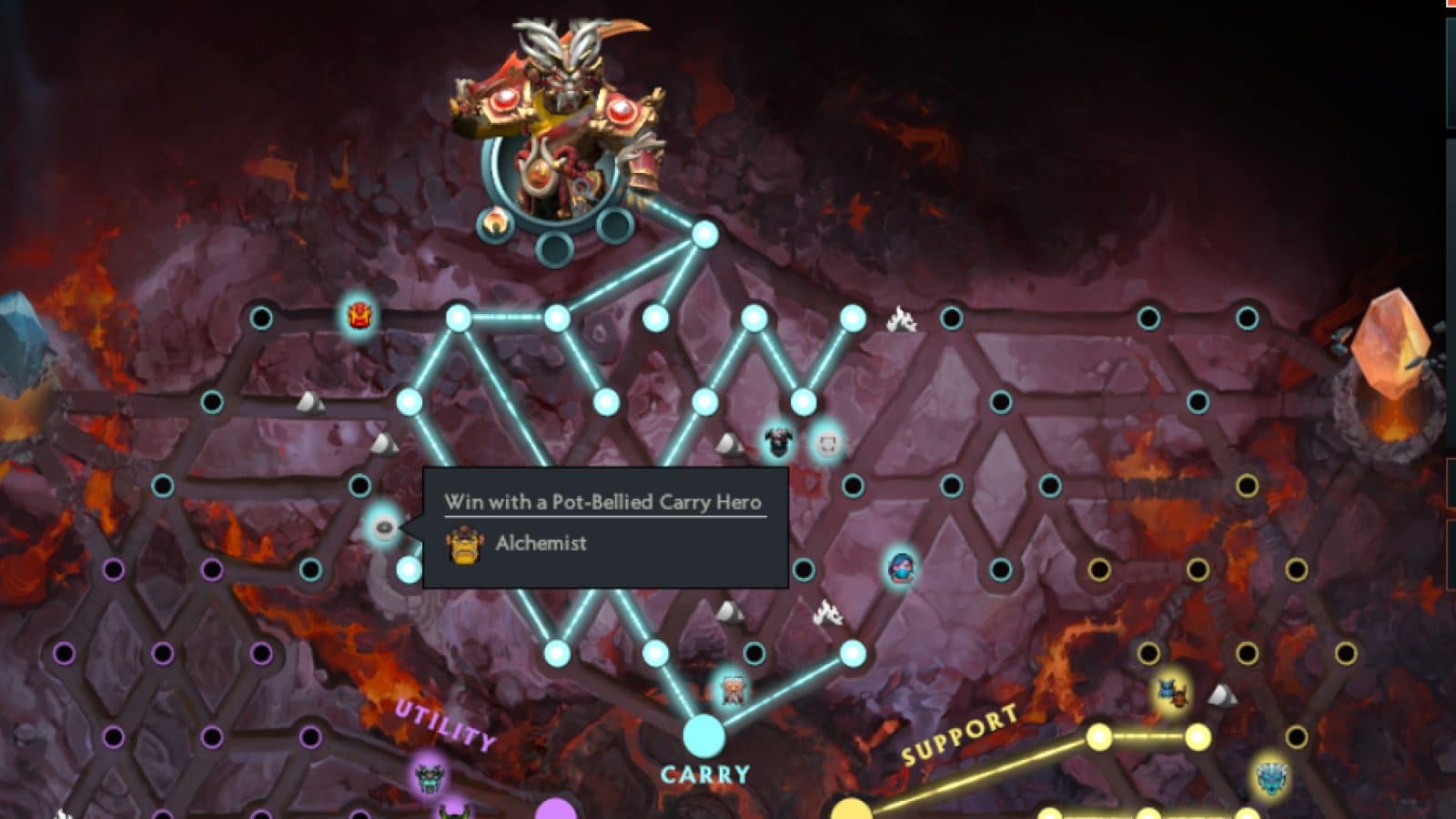Click the white square reward icon beside the armor
1456x819 pixels.
tap(828, 445)
